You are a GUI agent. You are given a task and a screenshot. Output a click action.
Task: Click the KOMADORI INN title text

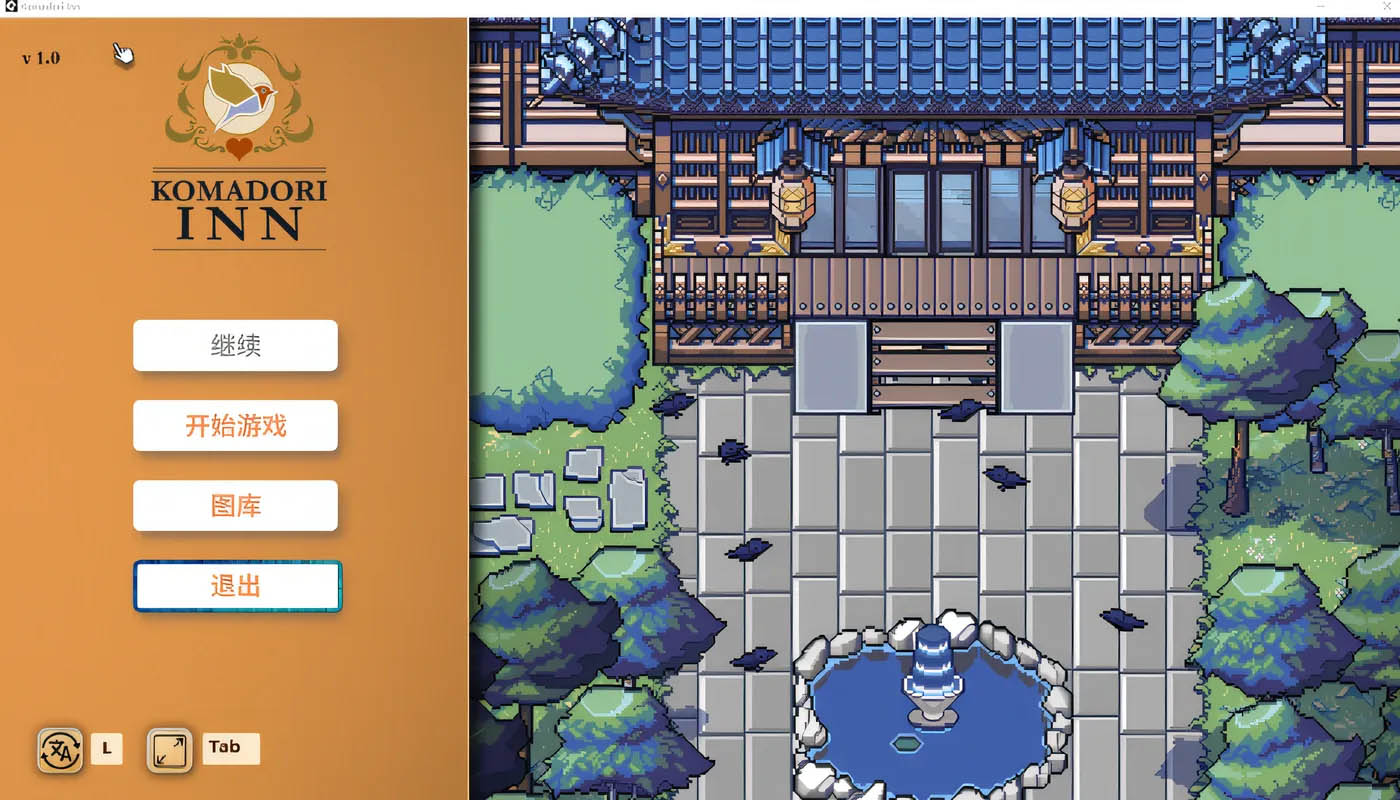point(236,210)
